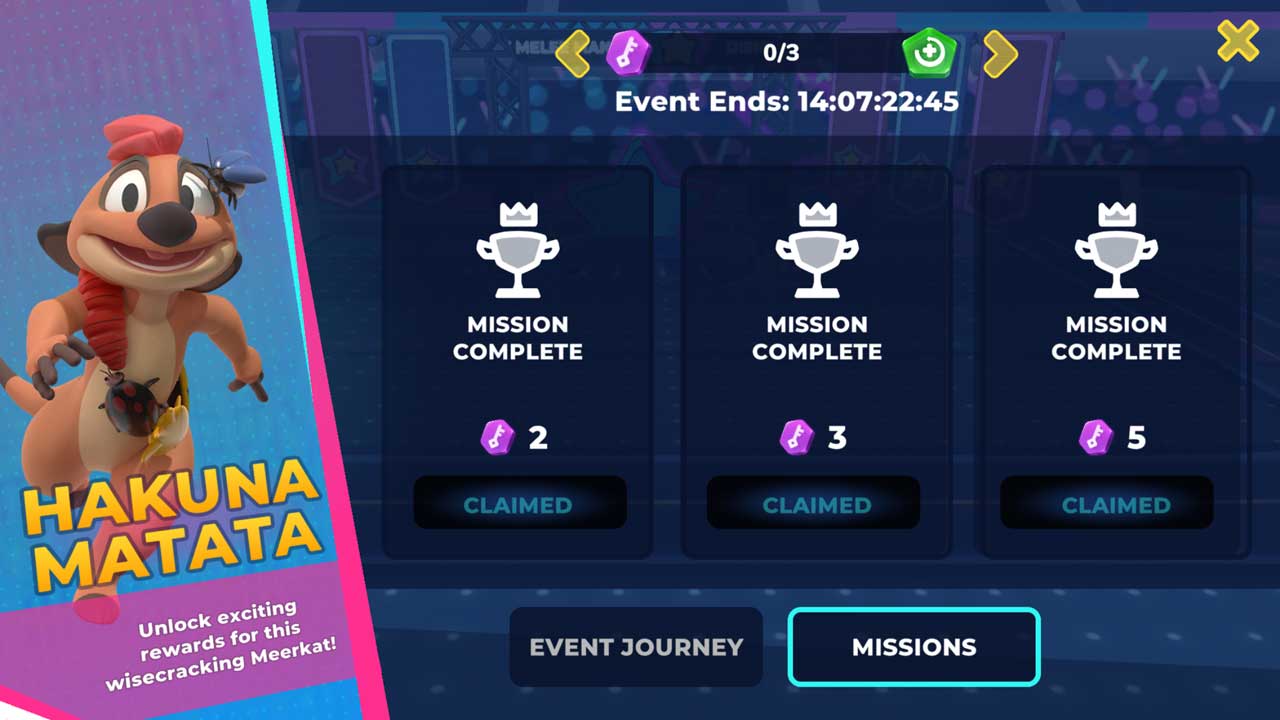
Task: Click the crown above the first trophy
Action: pyautogui.click(x=518, y=213)
